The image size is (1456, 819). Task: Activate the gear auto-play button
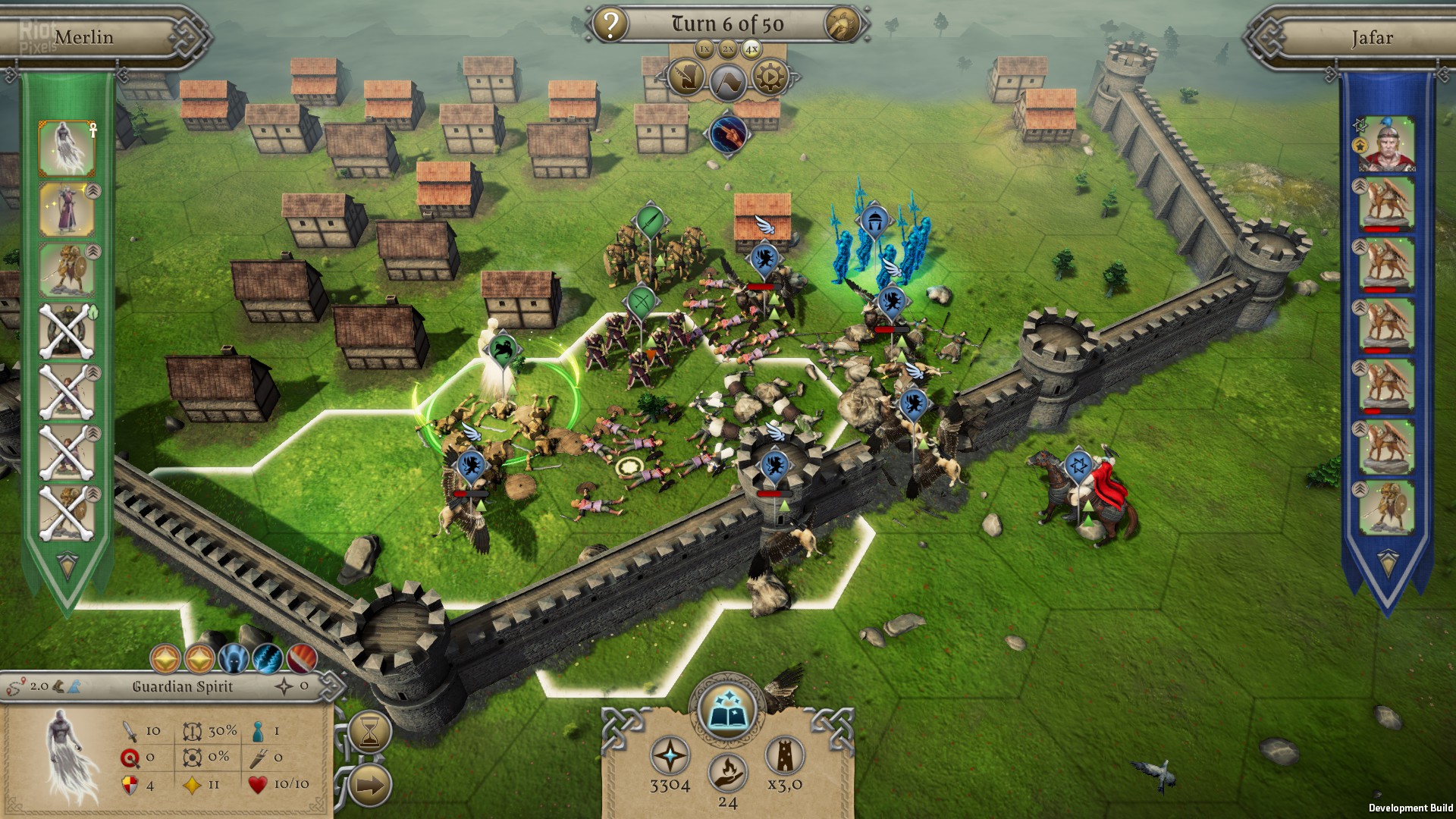[x=770, y=77]
